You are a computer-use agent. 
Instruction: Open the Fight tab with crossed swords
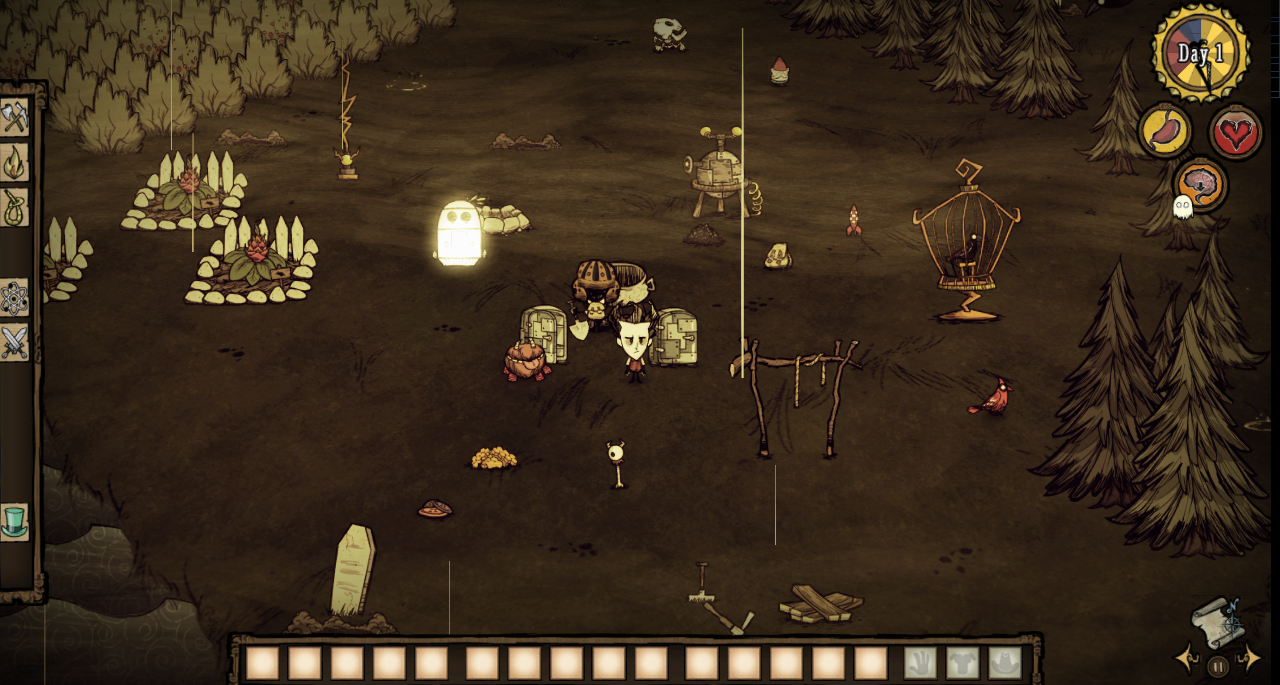[14, 342]
